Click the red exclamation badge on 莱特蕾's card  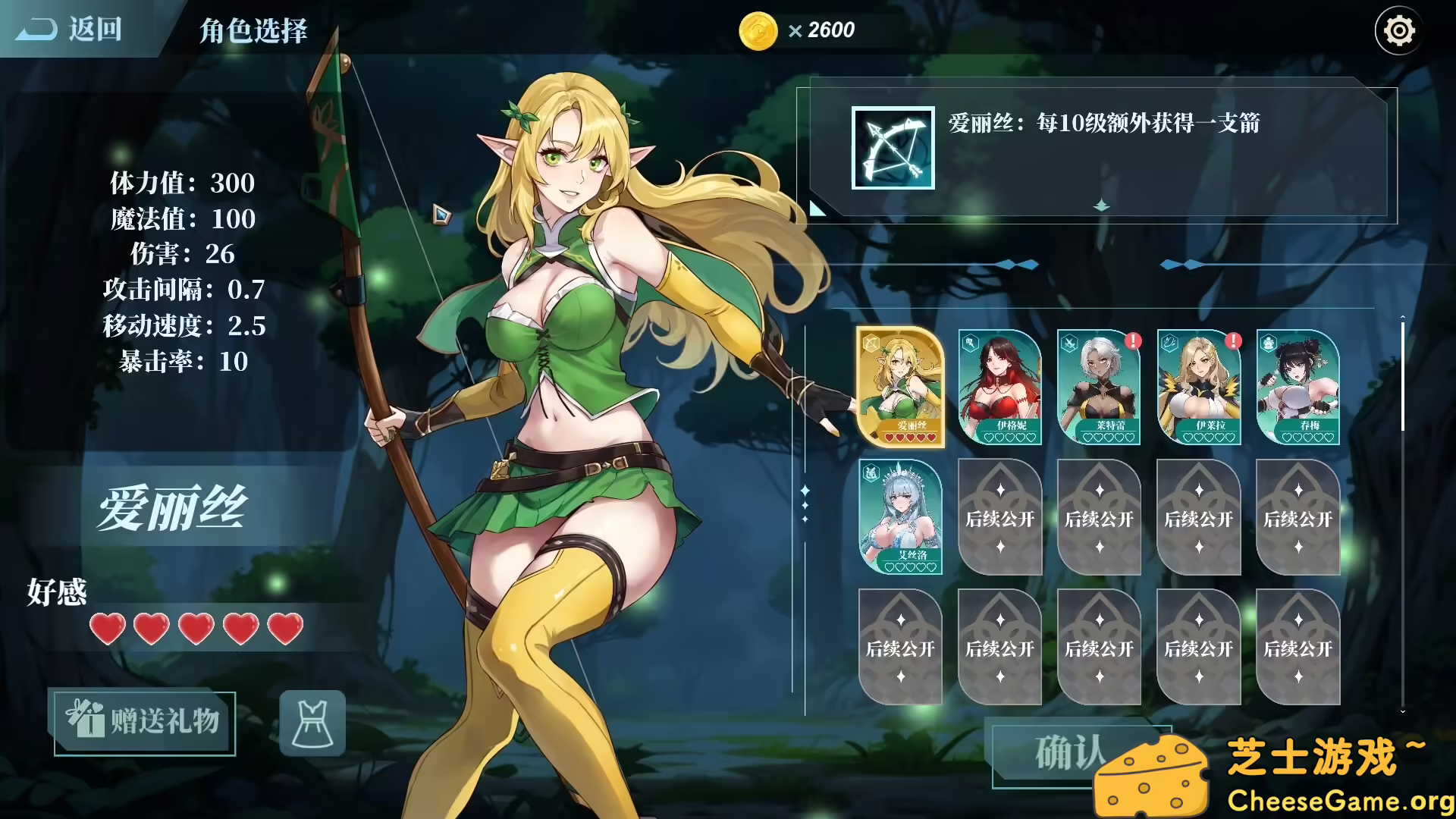pos(1132,342)
